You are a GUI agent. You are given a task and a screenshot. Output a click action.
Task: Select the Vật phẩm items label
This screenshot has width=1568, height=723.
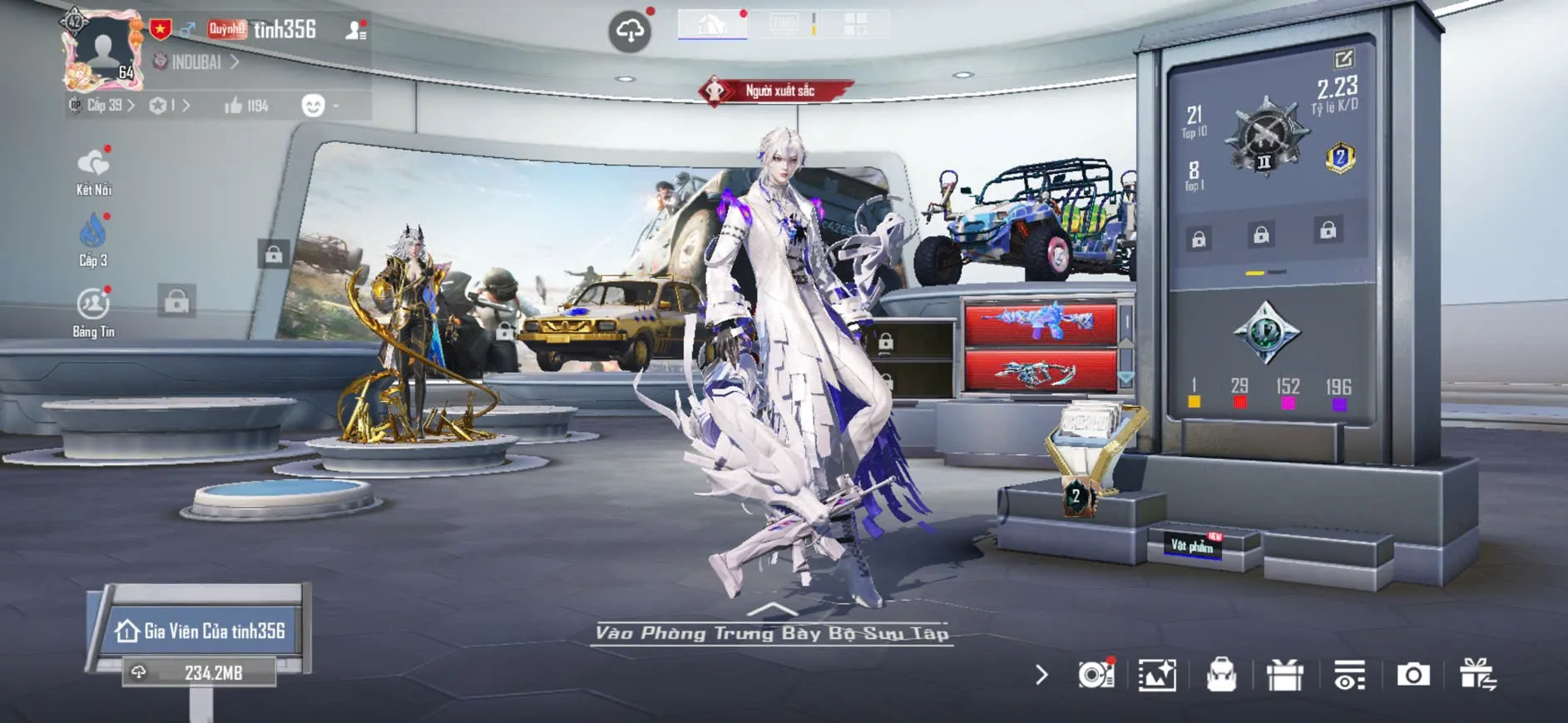click(x=1192, y=546)
